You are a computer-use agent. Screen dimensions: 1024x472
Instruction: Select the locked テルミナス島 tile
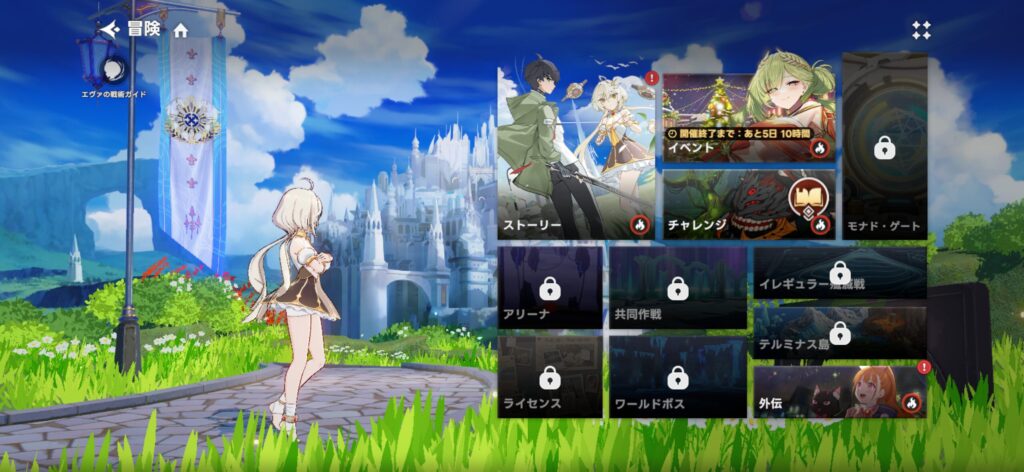coord(840,332)
